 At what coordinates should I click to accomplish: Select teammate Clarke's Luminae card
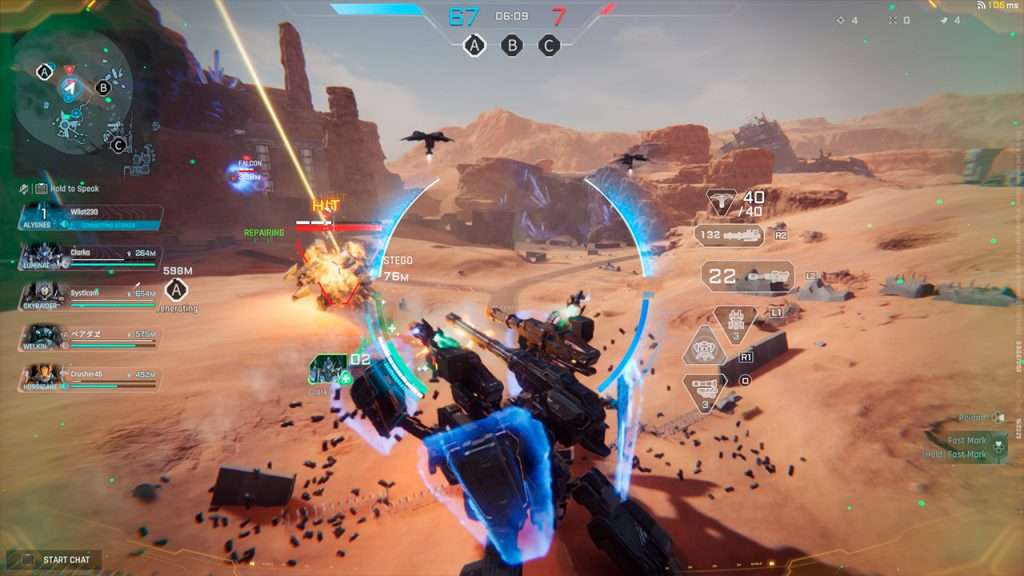tap(88, 257)
